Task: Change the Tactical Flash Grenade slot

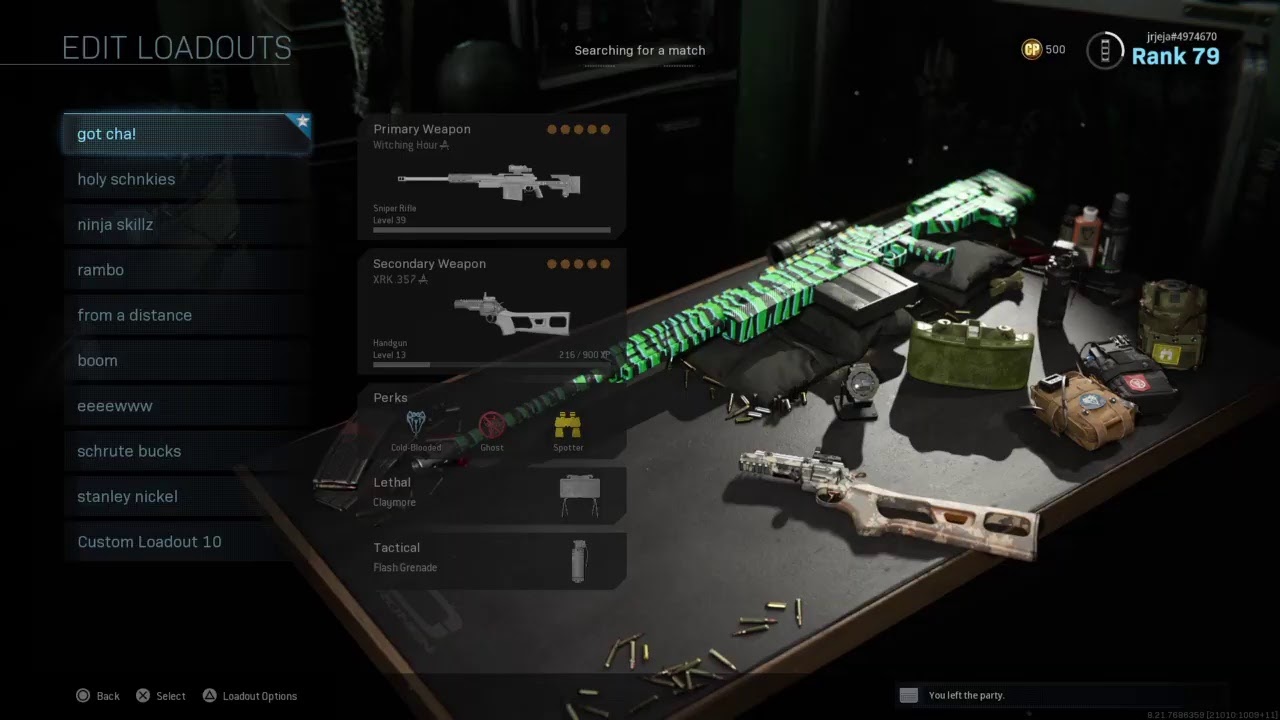Action: 491,559
